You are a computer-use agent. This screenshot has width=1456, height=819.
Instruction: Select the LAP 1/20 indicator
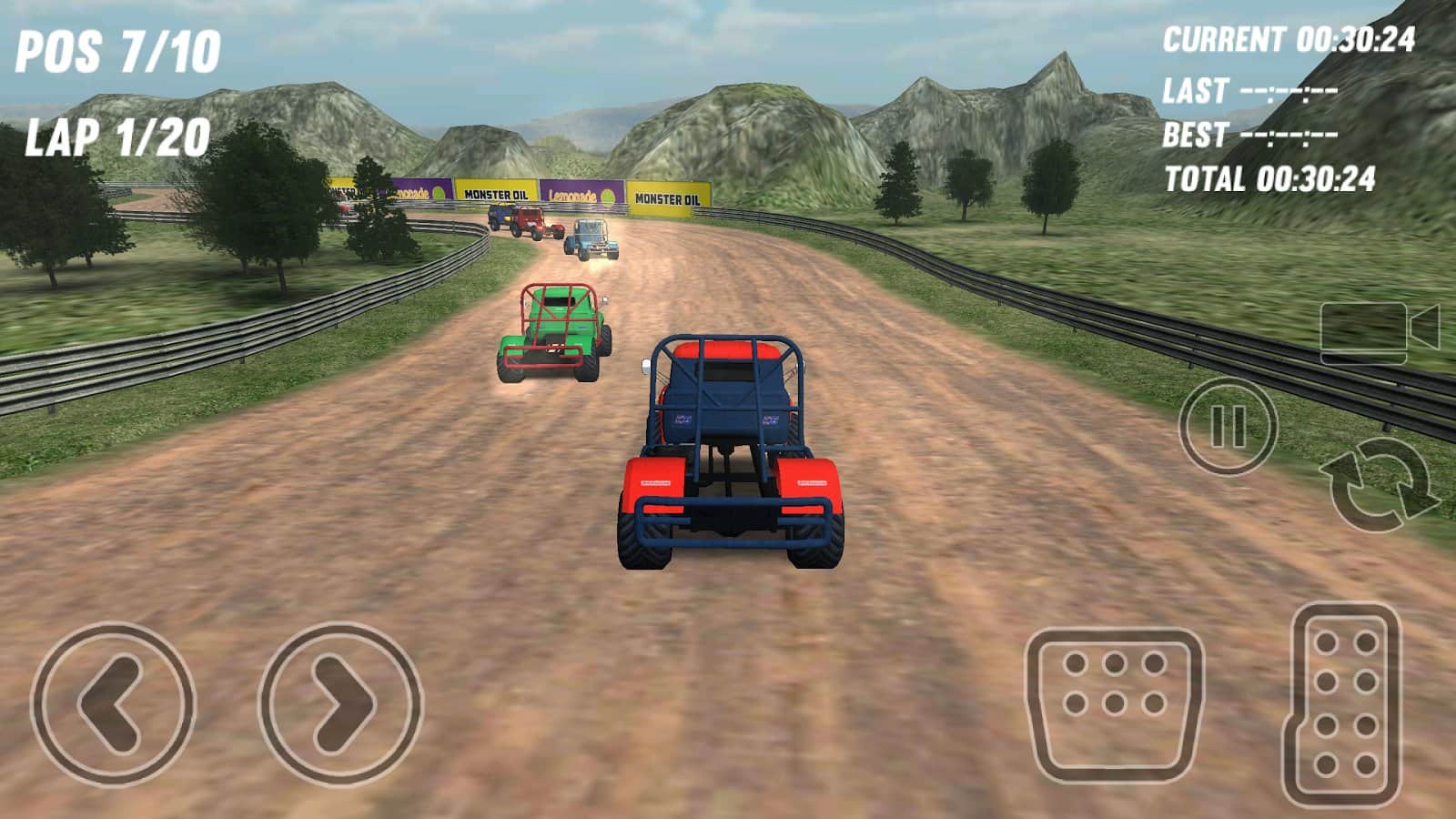pos(116,136)
